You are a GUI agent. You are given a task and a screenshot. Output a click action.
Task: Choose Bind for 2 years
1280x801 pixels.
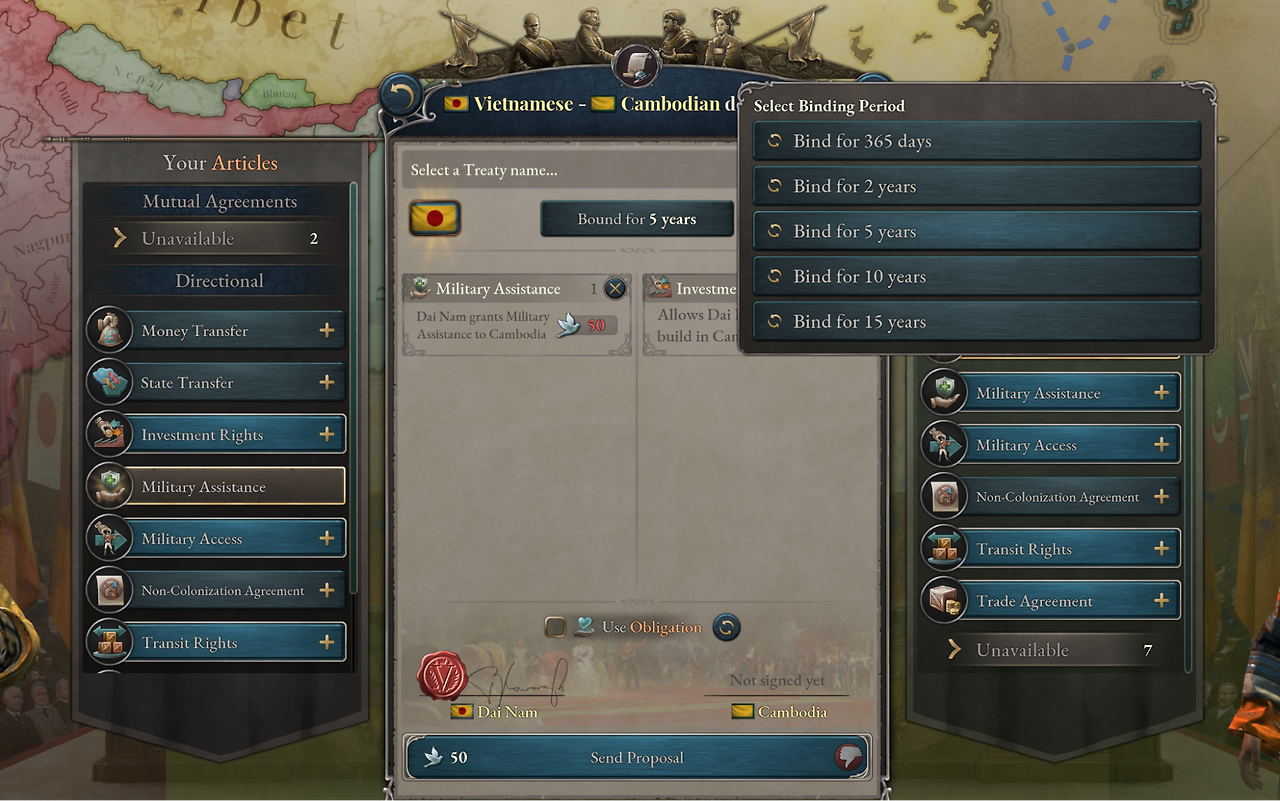click(976, 186)
